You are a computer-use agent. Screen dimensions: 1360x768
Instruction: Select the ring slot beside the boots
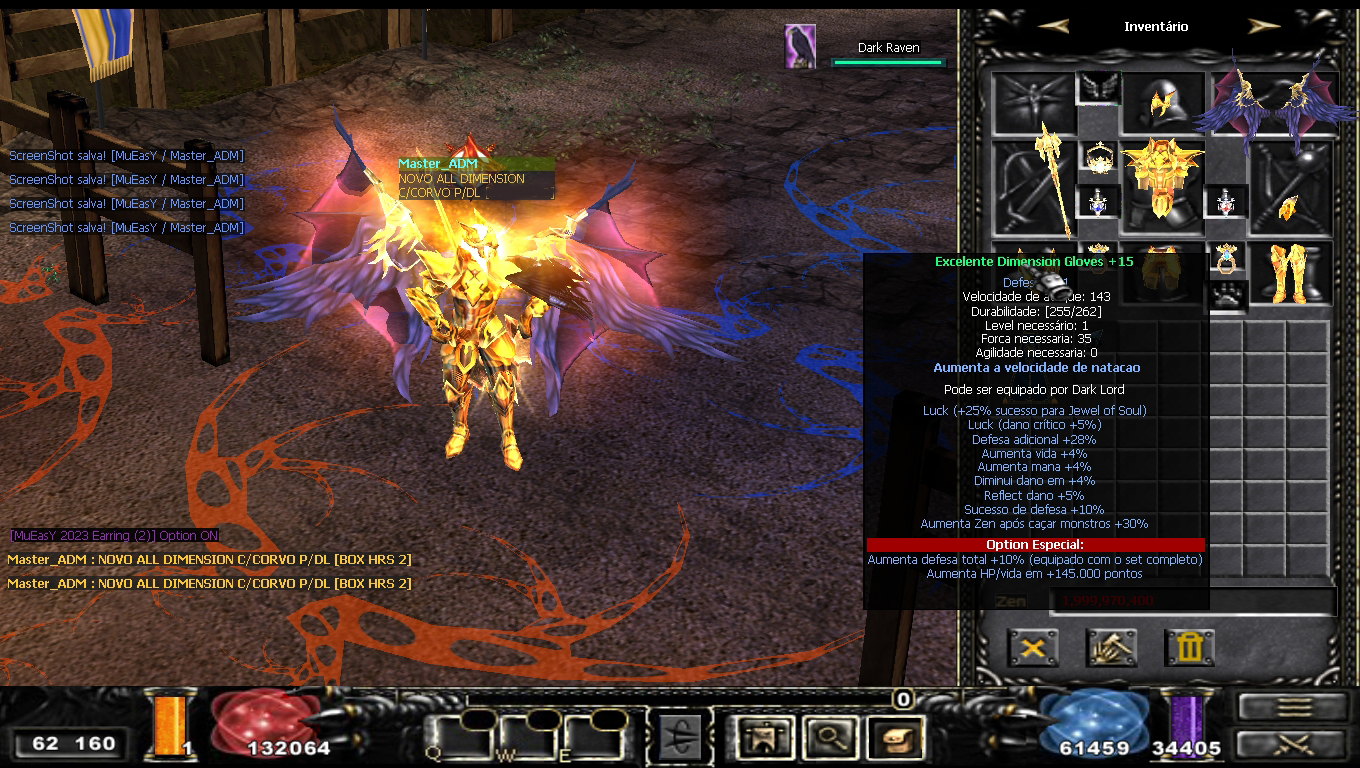tap(1227, 260)
